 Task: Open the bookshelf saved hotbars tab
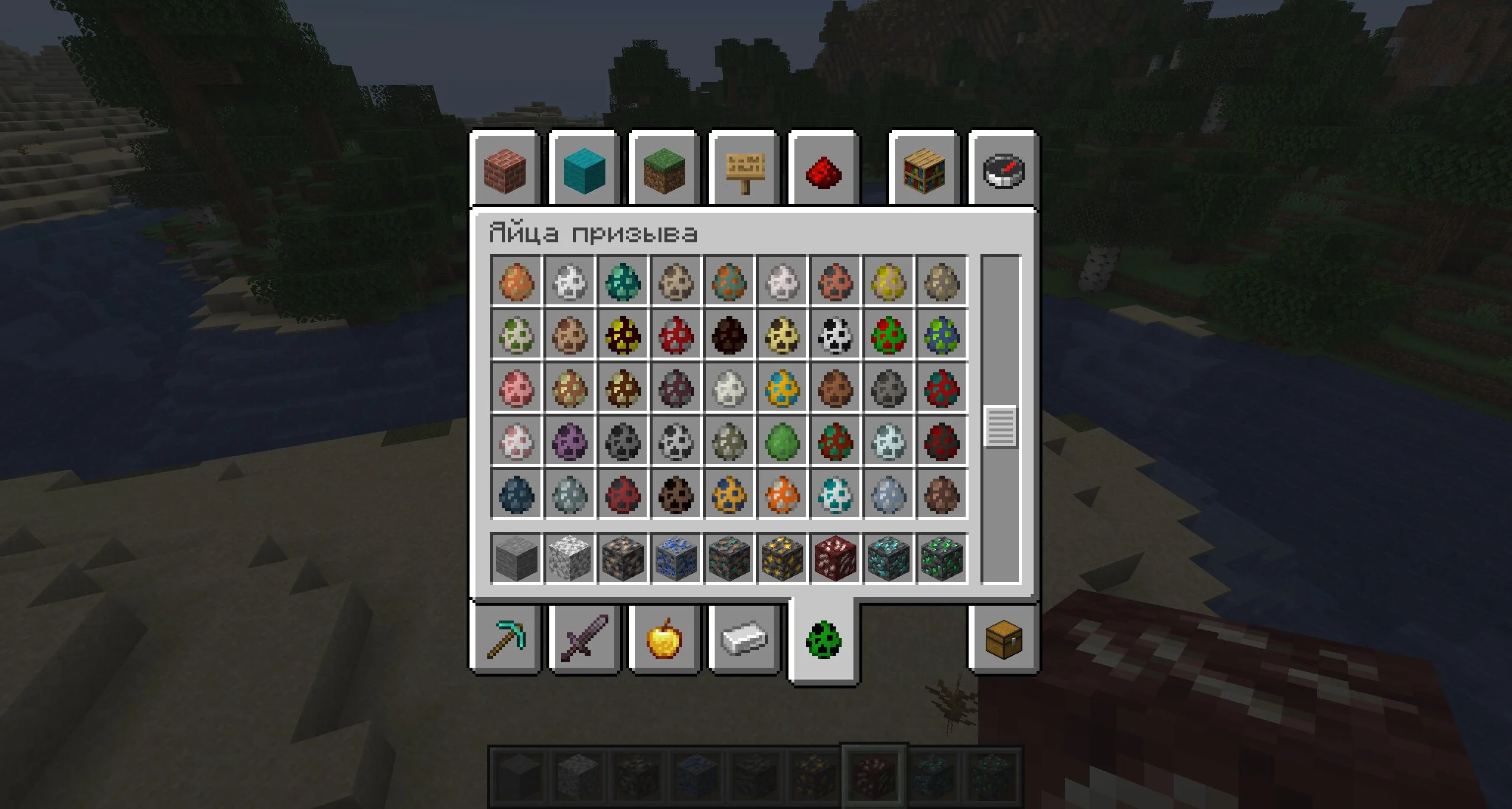tap(924, 170)
